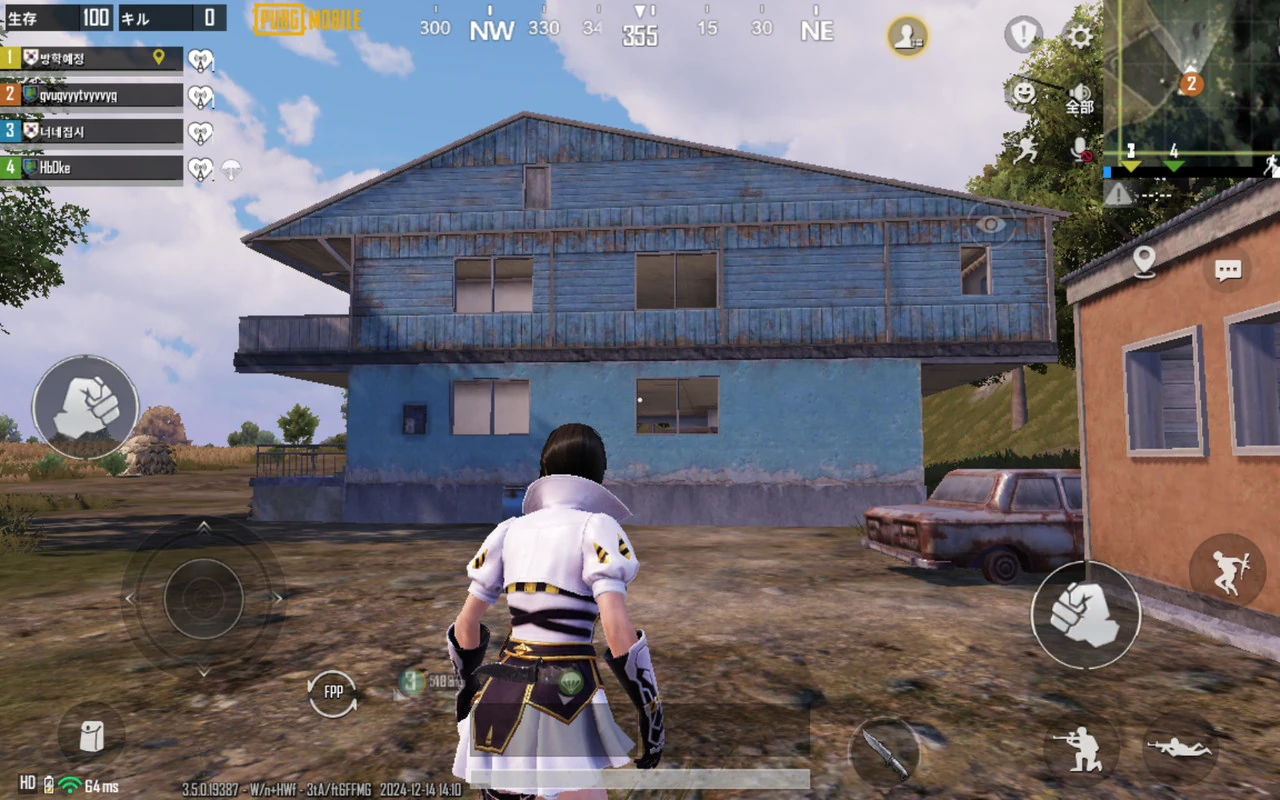Place a marker with the location pin

pos(1144,261)
